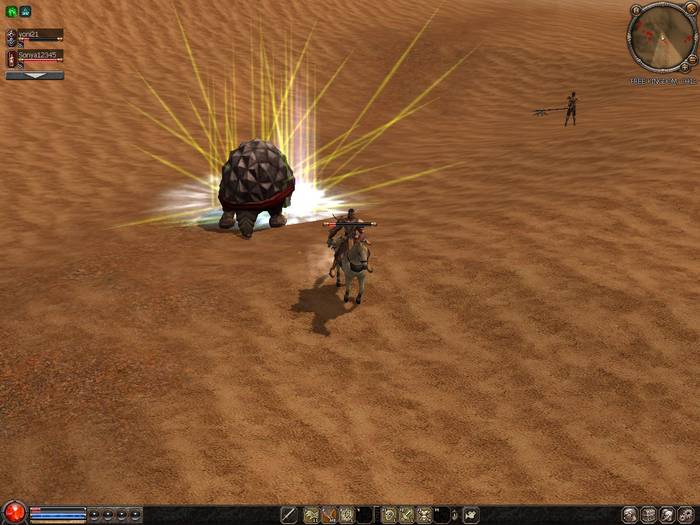
Task: Click the green running figure icon
Action: tap(11, 11)
